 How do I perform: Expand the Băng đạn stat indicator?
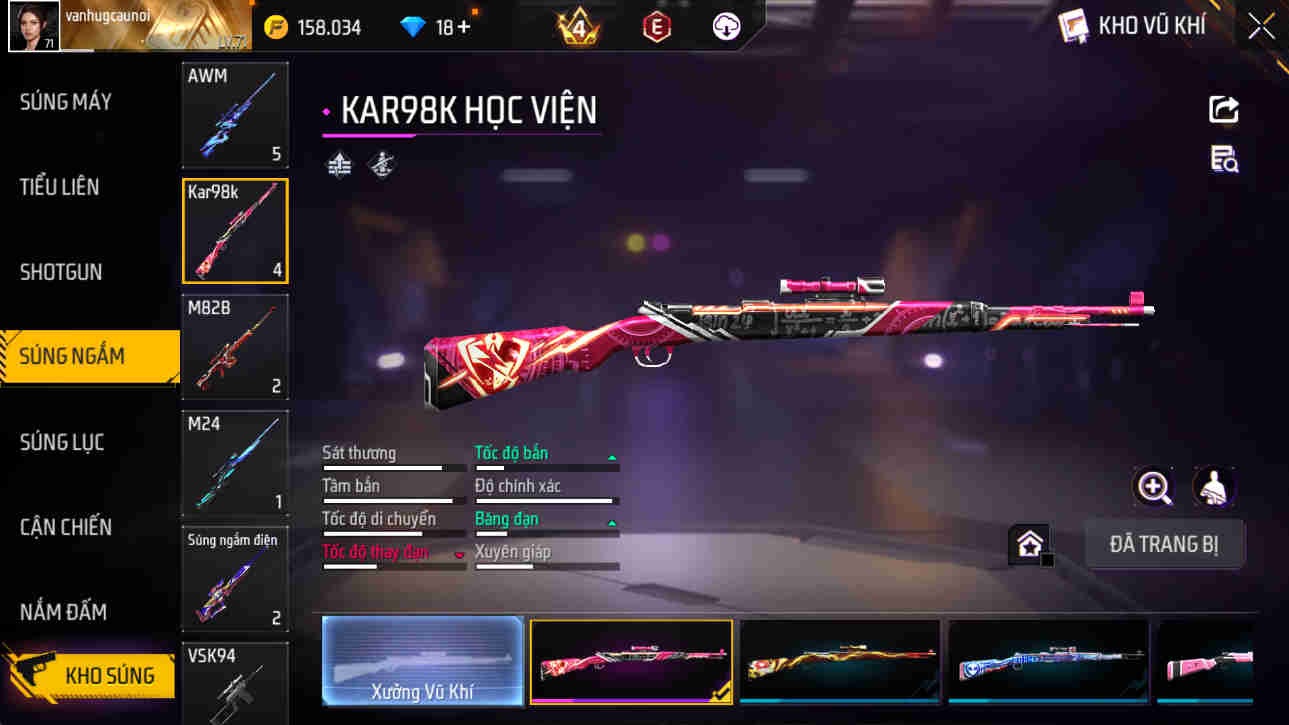coord(610,521)
